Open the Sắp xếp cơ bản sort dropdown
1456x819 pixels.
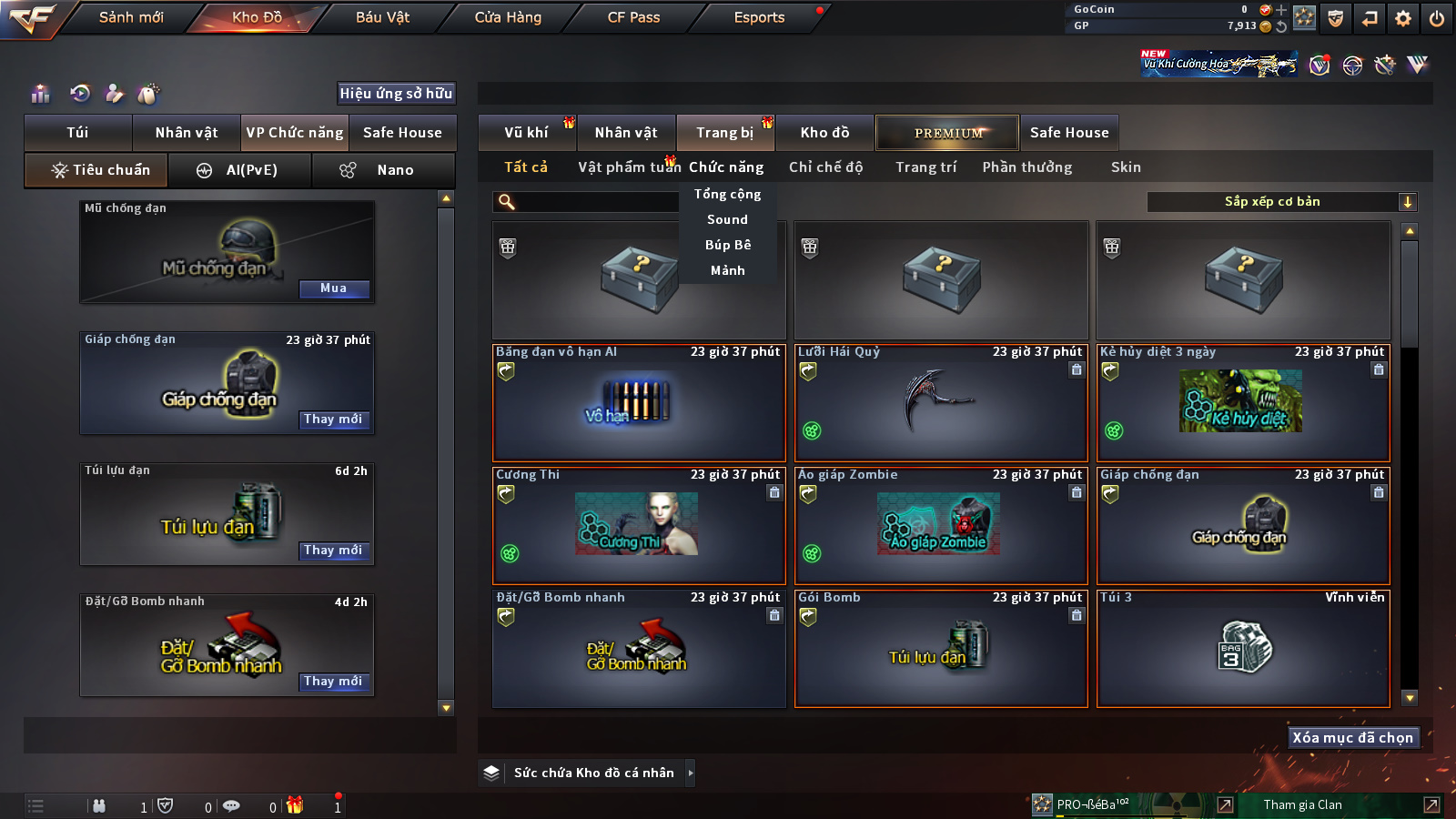click(1281, 202)
